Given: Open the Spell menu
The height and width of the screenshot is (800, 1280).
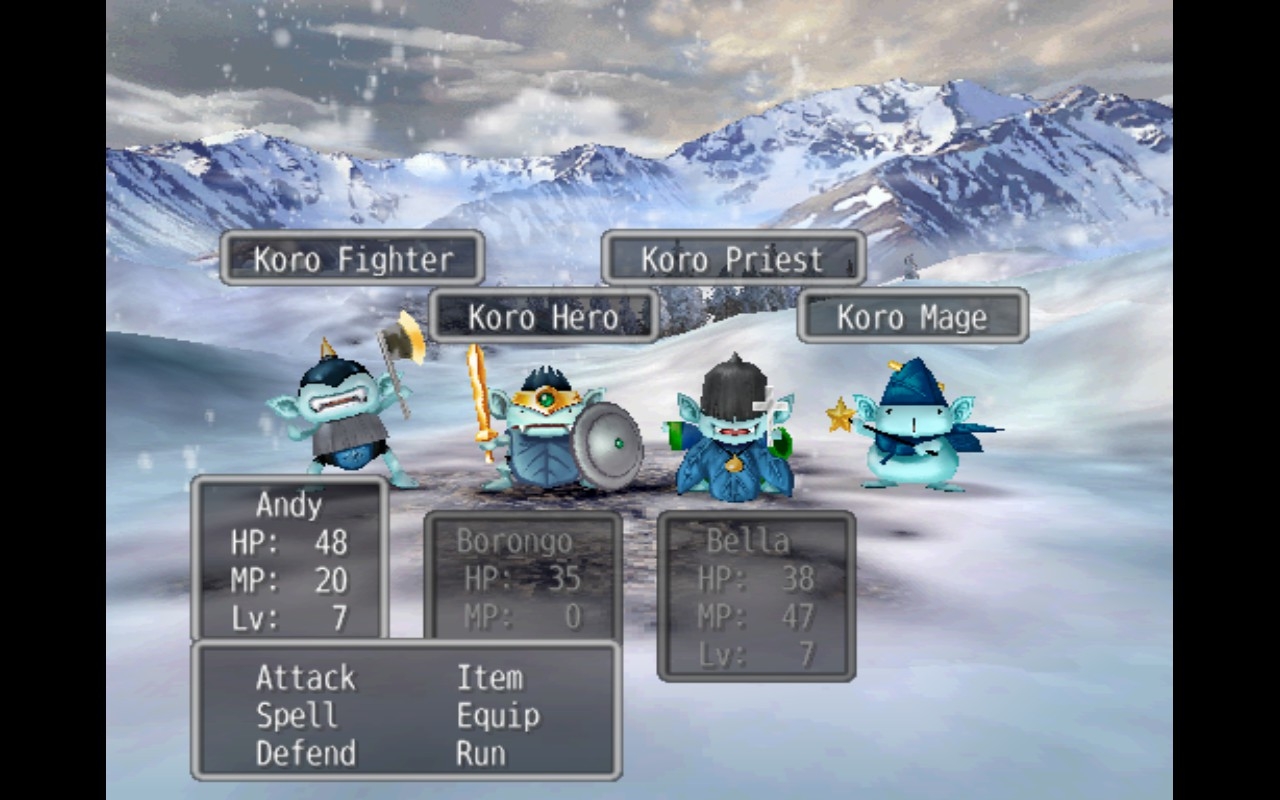Looking at the screenshot, I should click(x=297, y=716).
